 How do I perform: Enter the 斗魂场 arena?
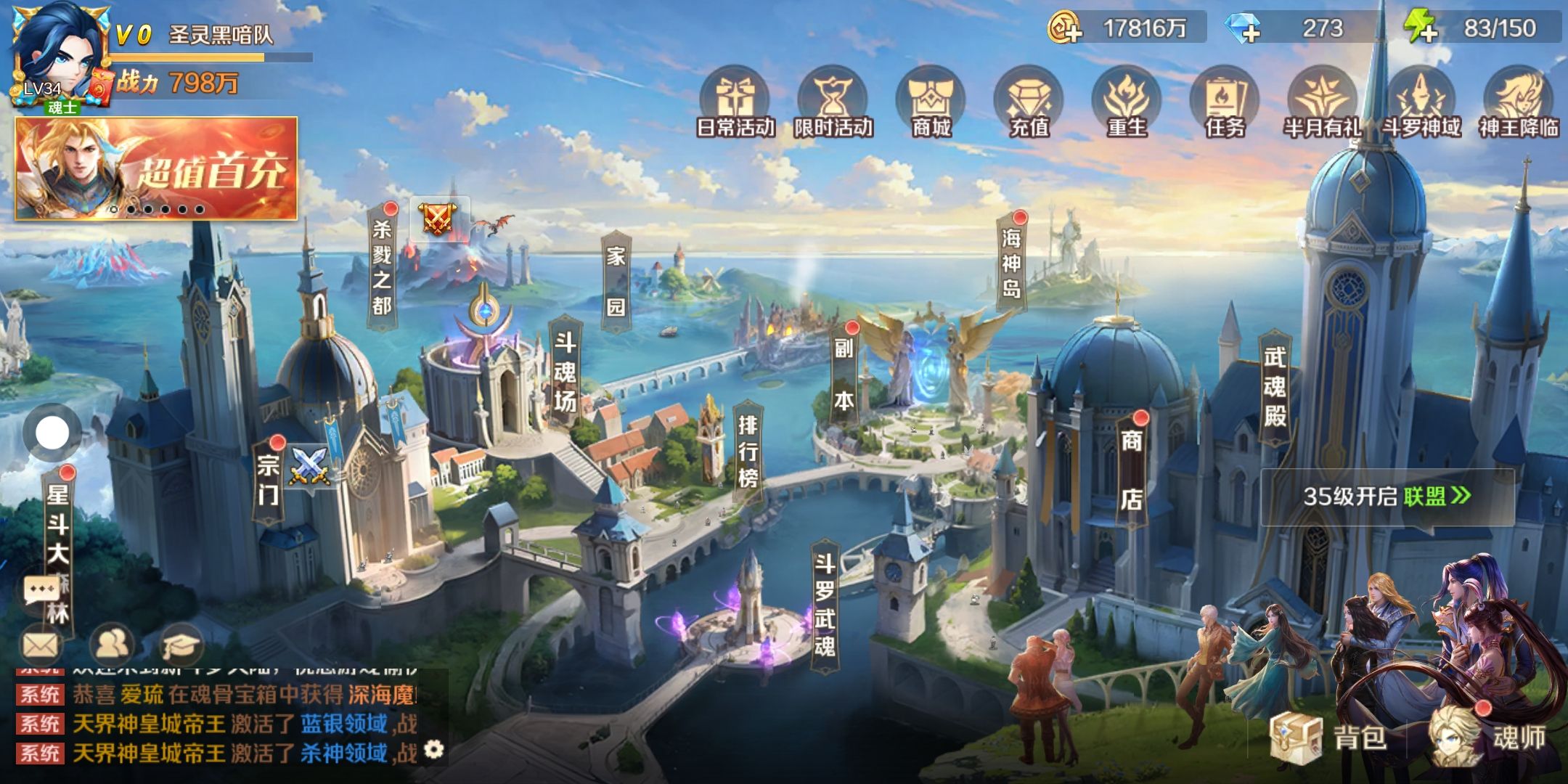[x=565, y=372]
